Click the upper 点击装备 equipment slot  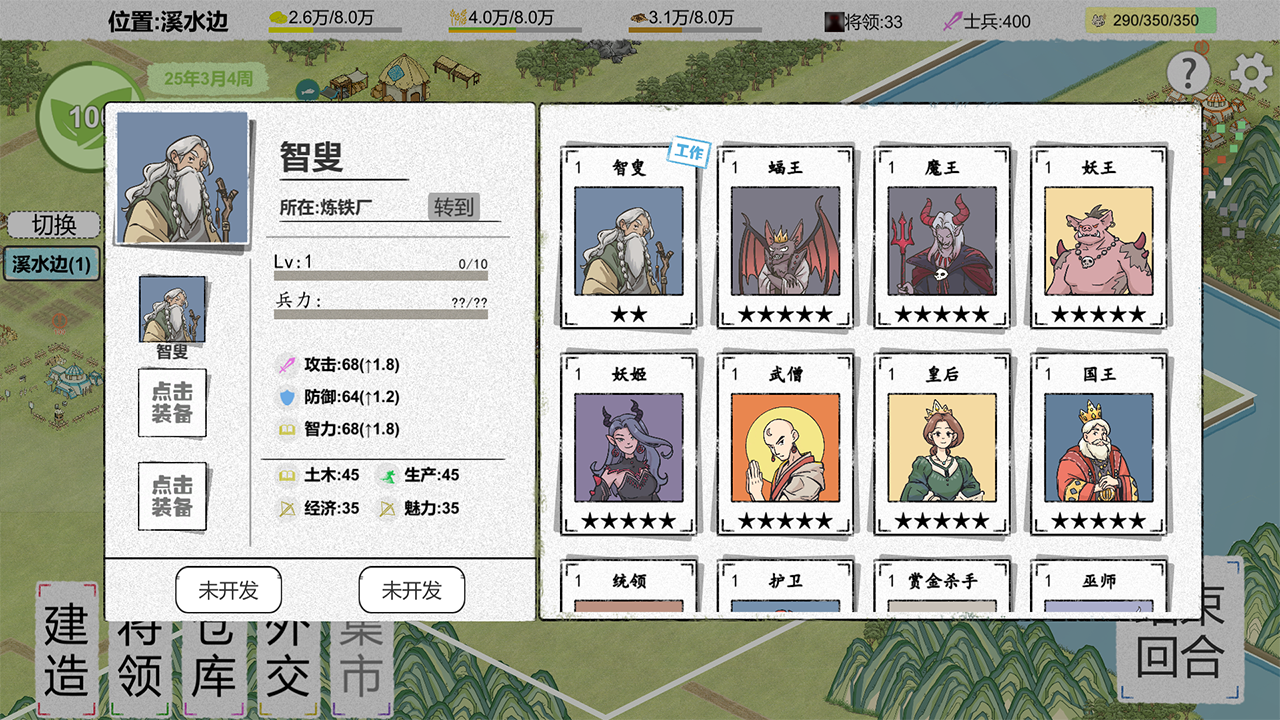(172, 404)
